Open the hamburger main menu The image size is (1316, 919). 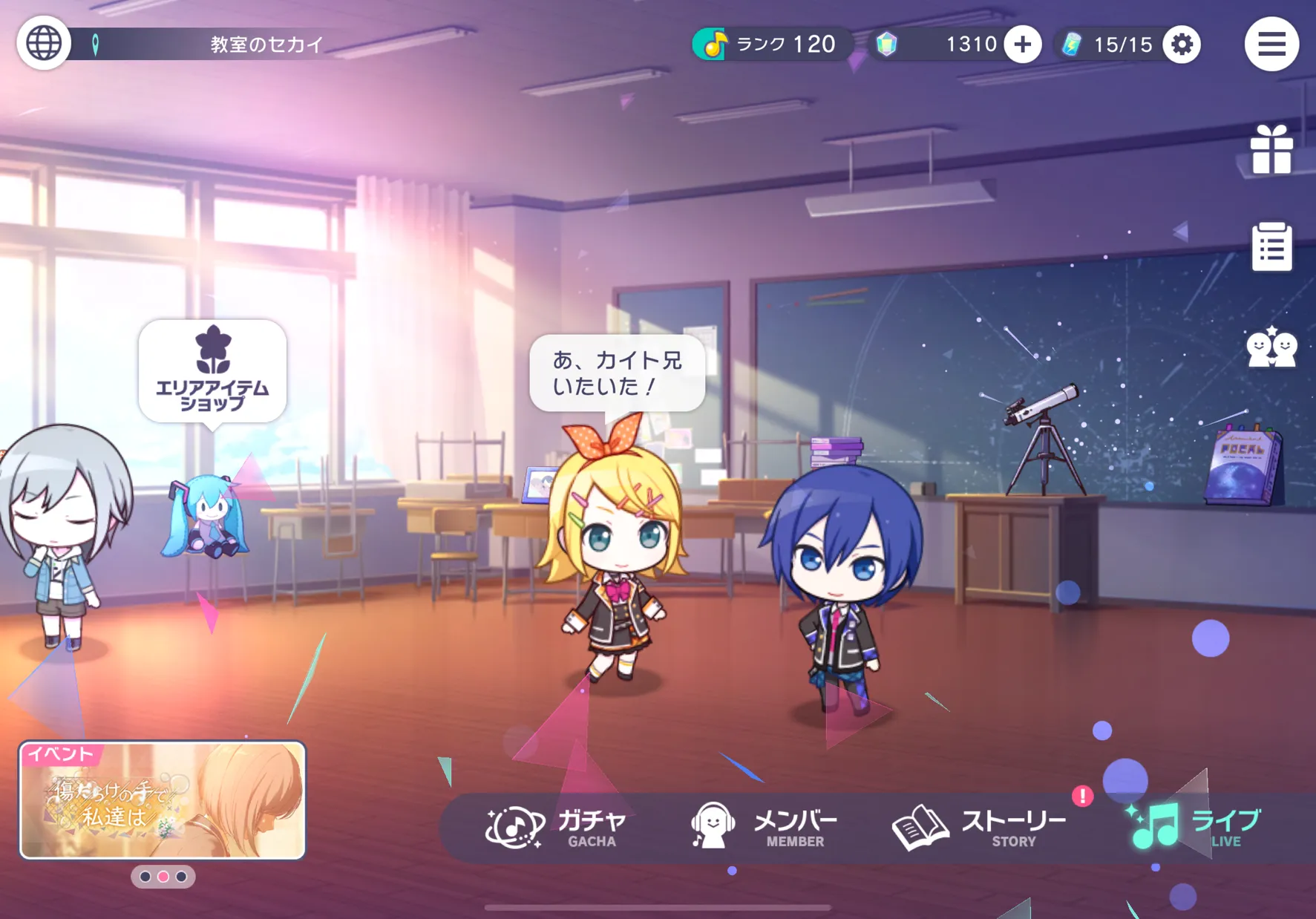pos(1271,44)
